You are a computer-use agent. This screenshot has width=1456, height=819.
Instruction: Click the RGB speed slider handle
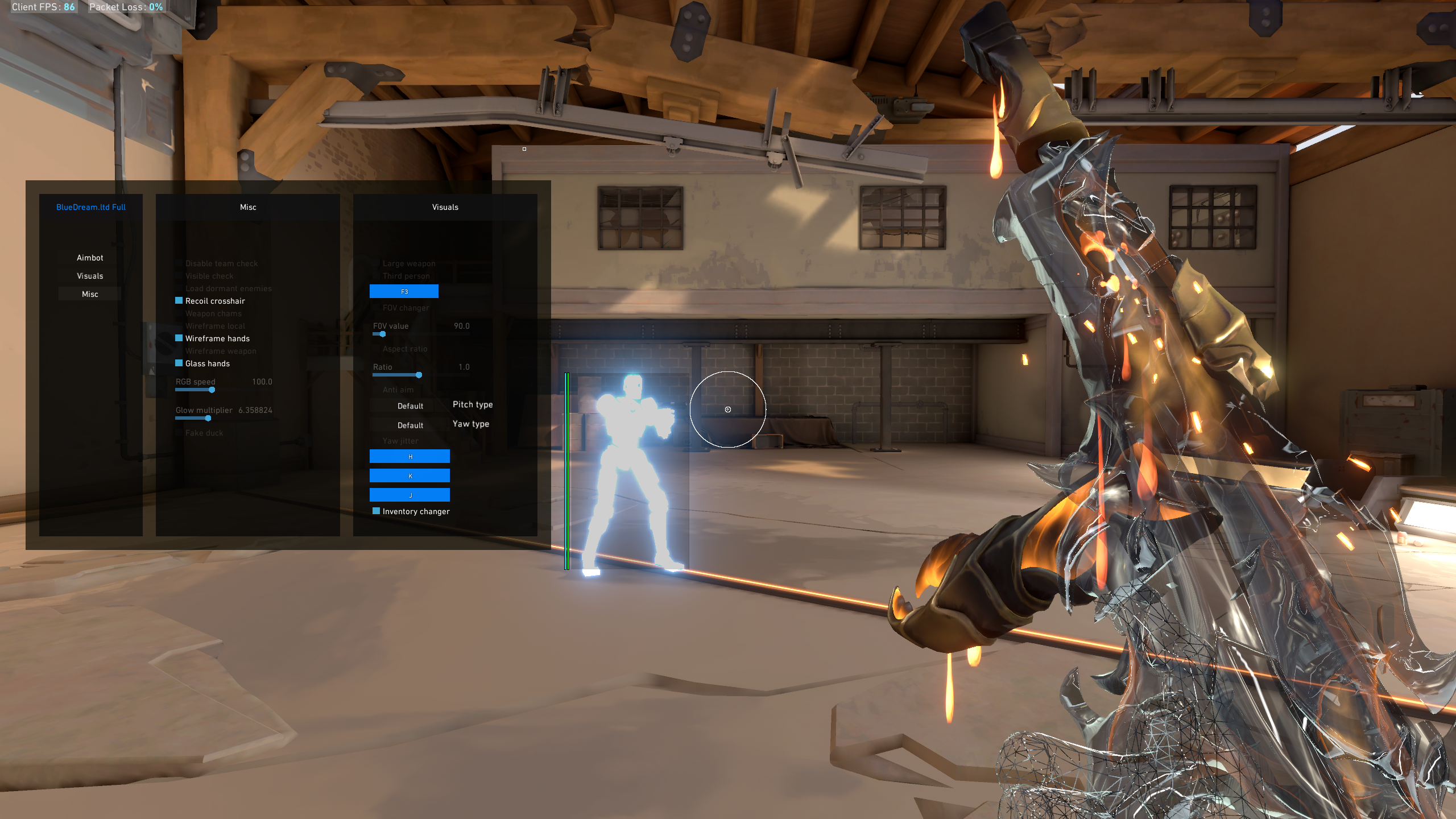(x=212, y=390)
